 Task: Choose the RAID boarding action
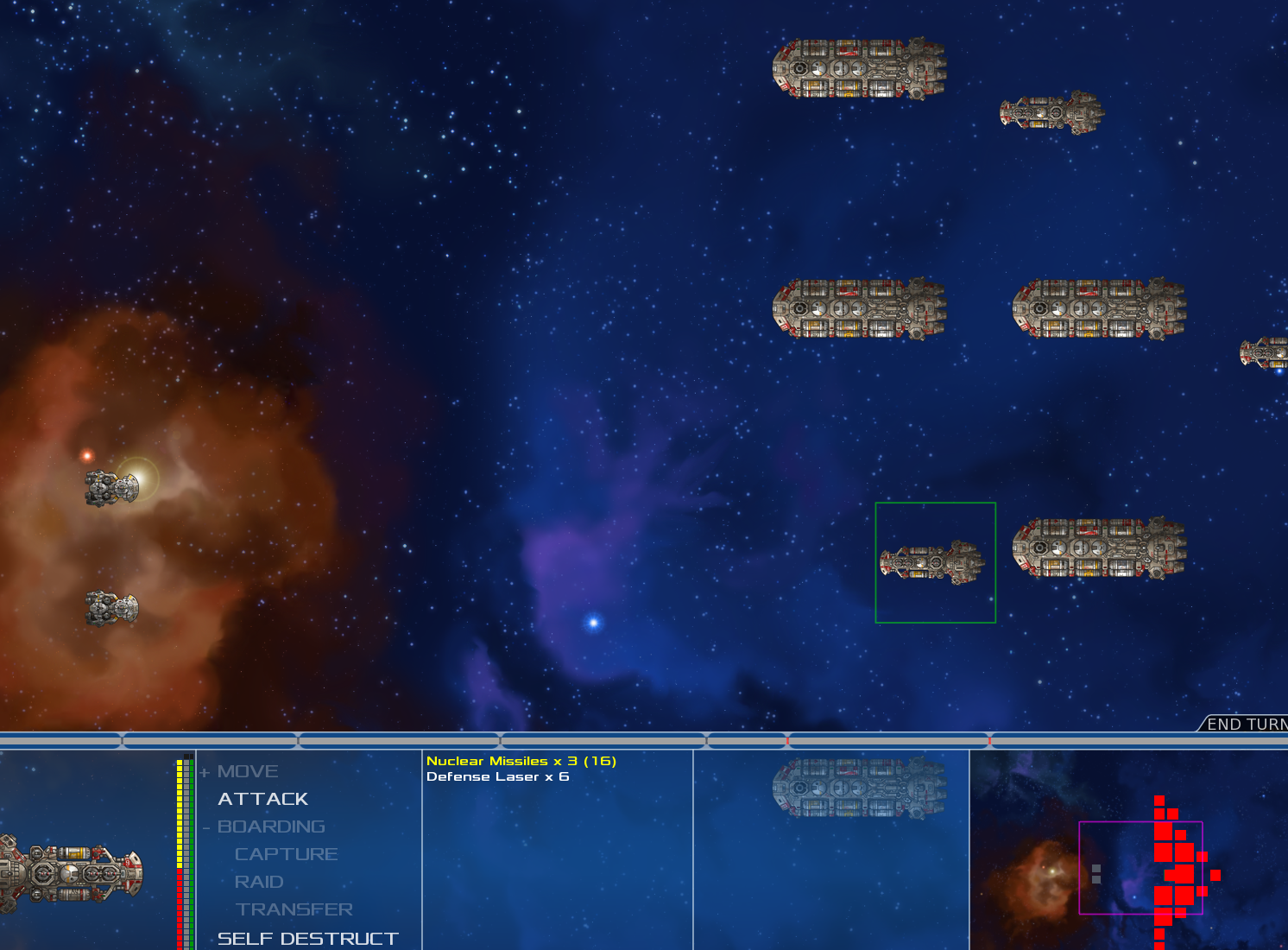coord(259,882)
